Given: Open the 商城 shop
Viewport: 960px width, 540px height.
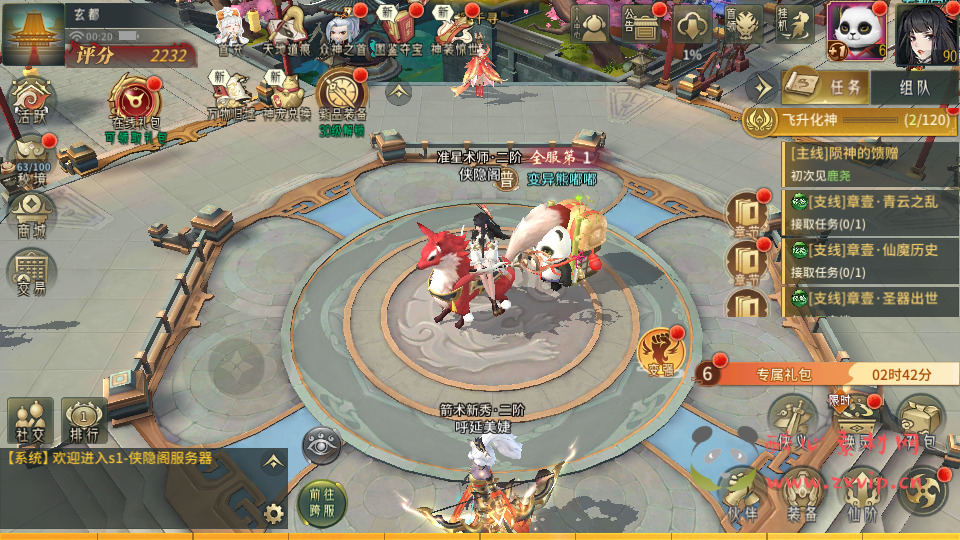Looking at the screenshot, I should pos(31,213).
